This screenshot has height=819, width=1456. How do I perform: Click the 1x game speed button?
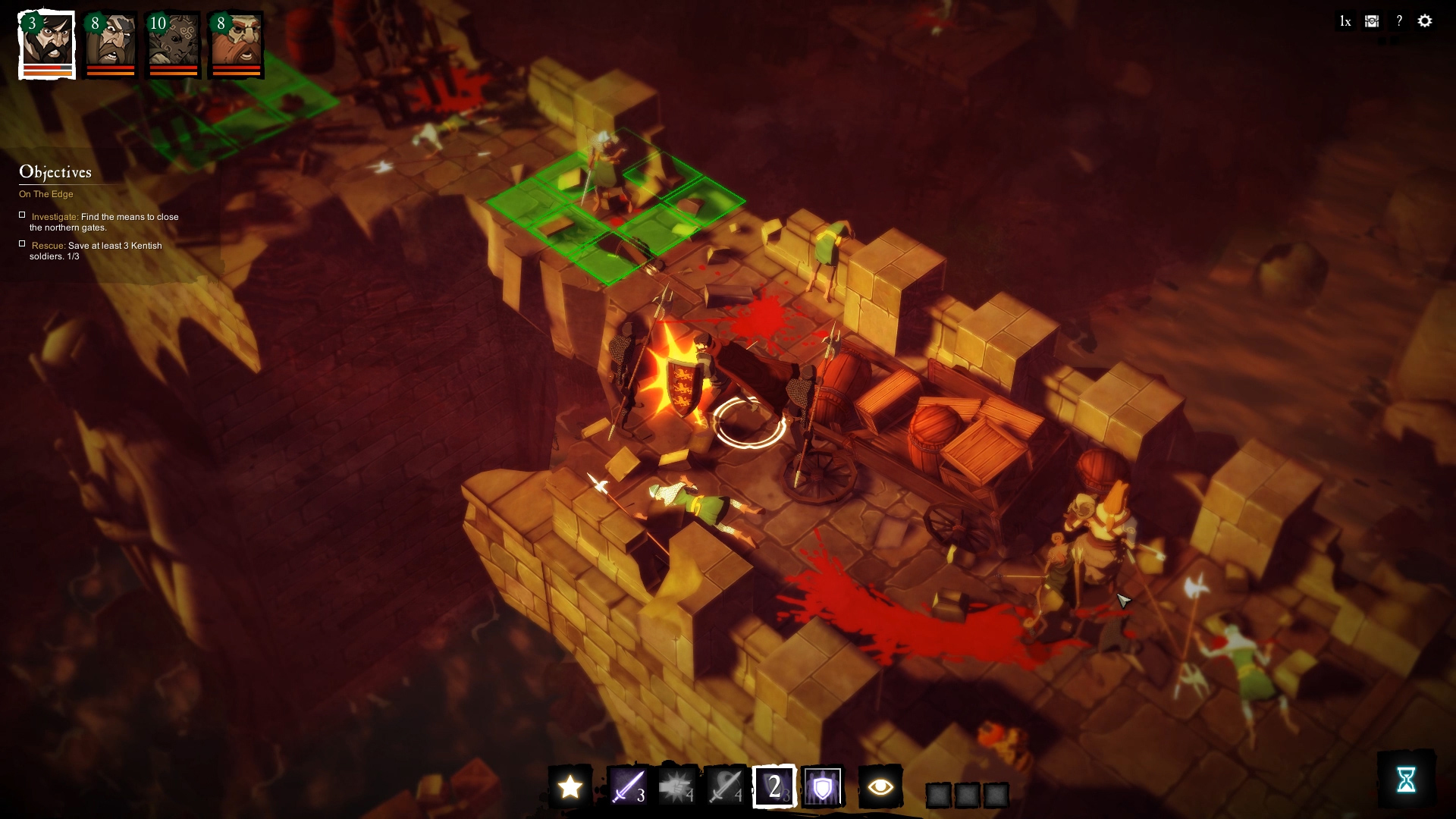pyautogui.click(x=1345, y=21)
